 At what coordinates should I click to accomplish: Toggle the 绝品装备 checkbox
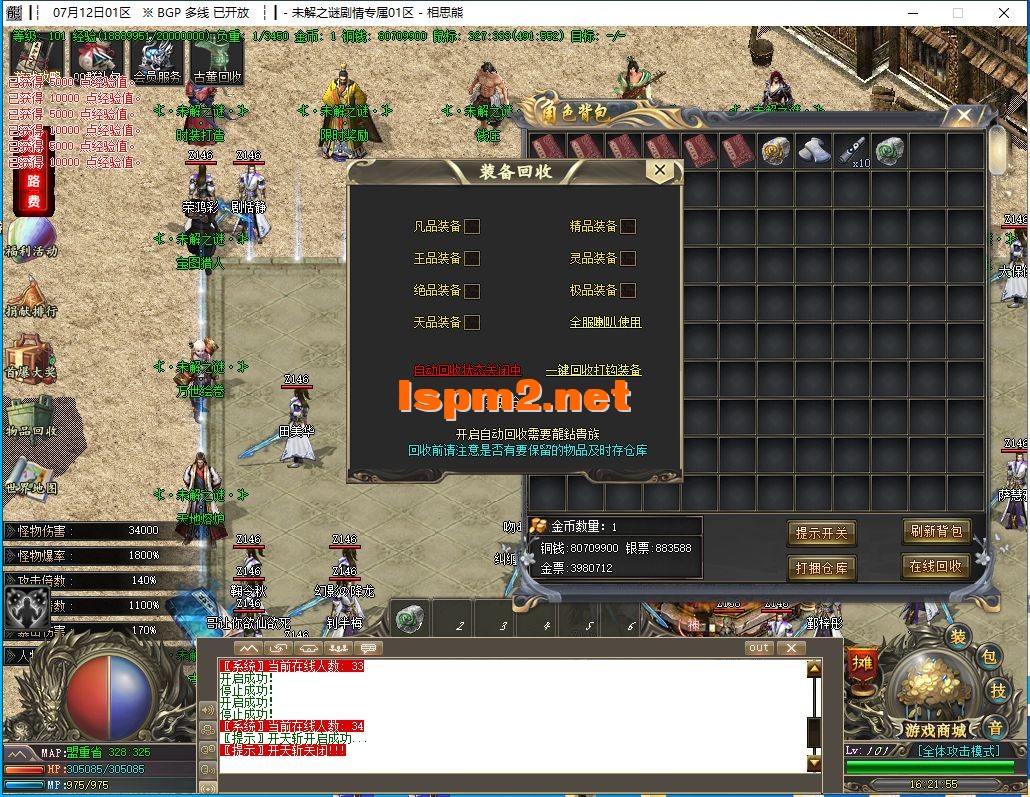pyautogui.click(x=472, y=291)
